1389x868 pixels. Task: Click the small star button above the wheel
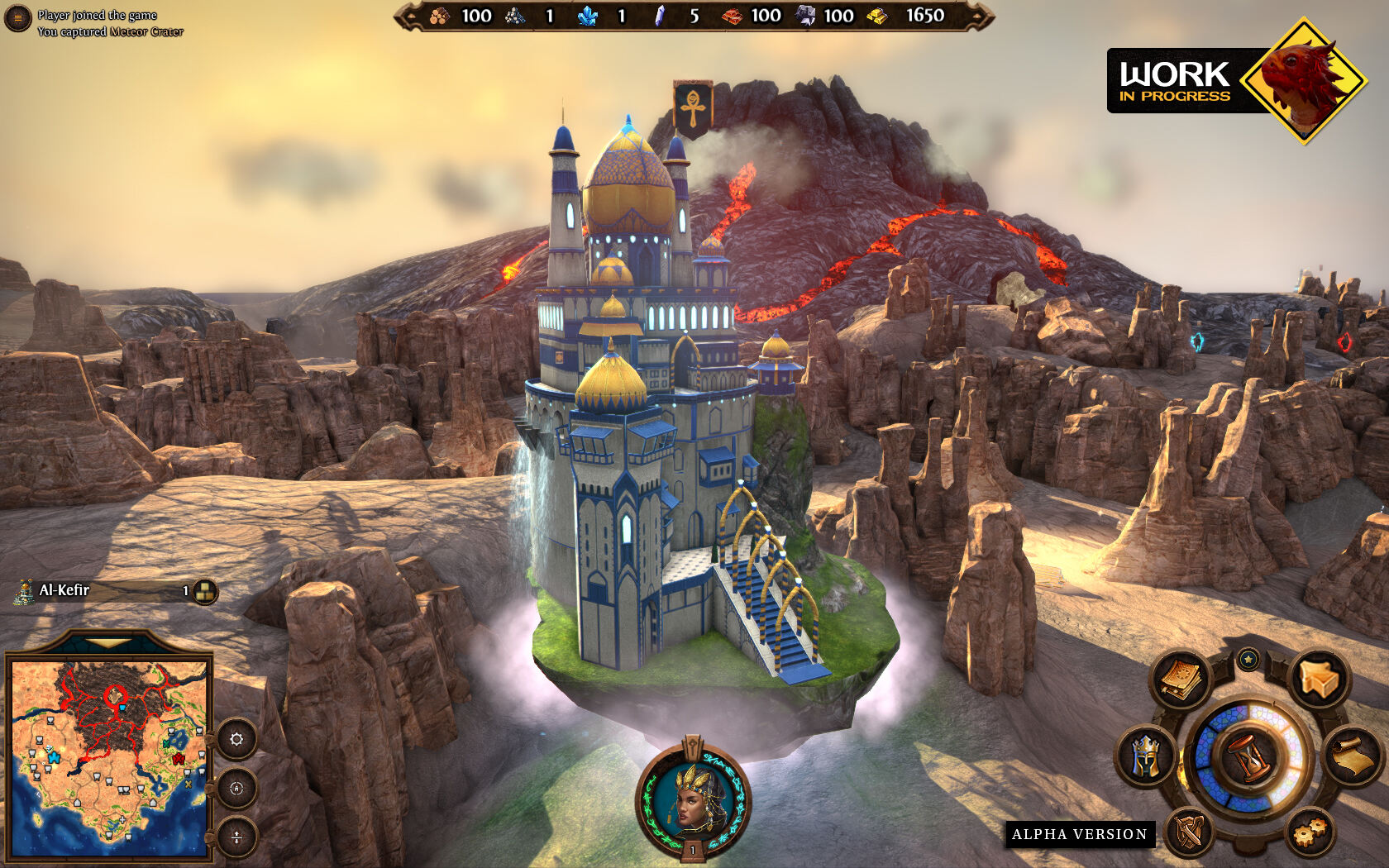(1248, 659)
